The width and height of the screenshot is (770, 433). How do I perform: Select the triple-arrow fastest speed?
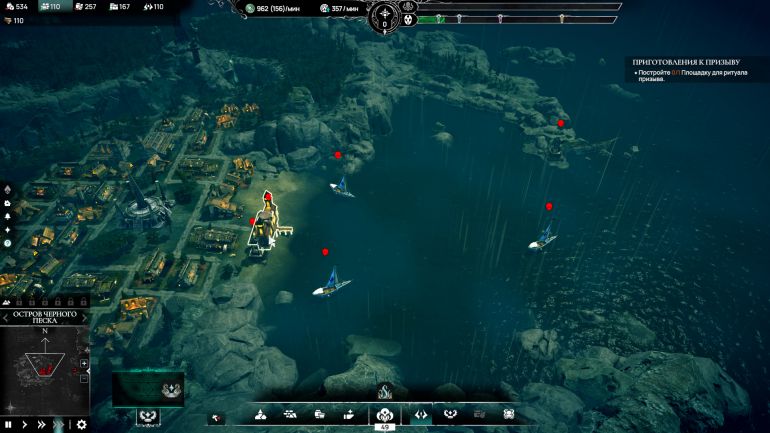coord(60,424)
